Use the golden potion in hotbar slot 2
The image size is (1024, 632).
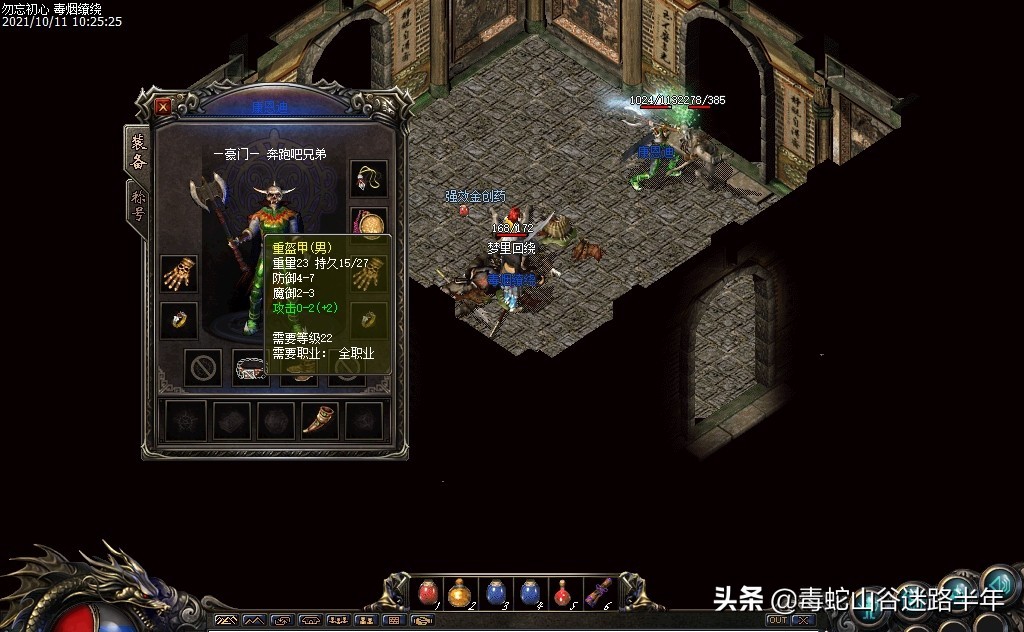459,593
